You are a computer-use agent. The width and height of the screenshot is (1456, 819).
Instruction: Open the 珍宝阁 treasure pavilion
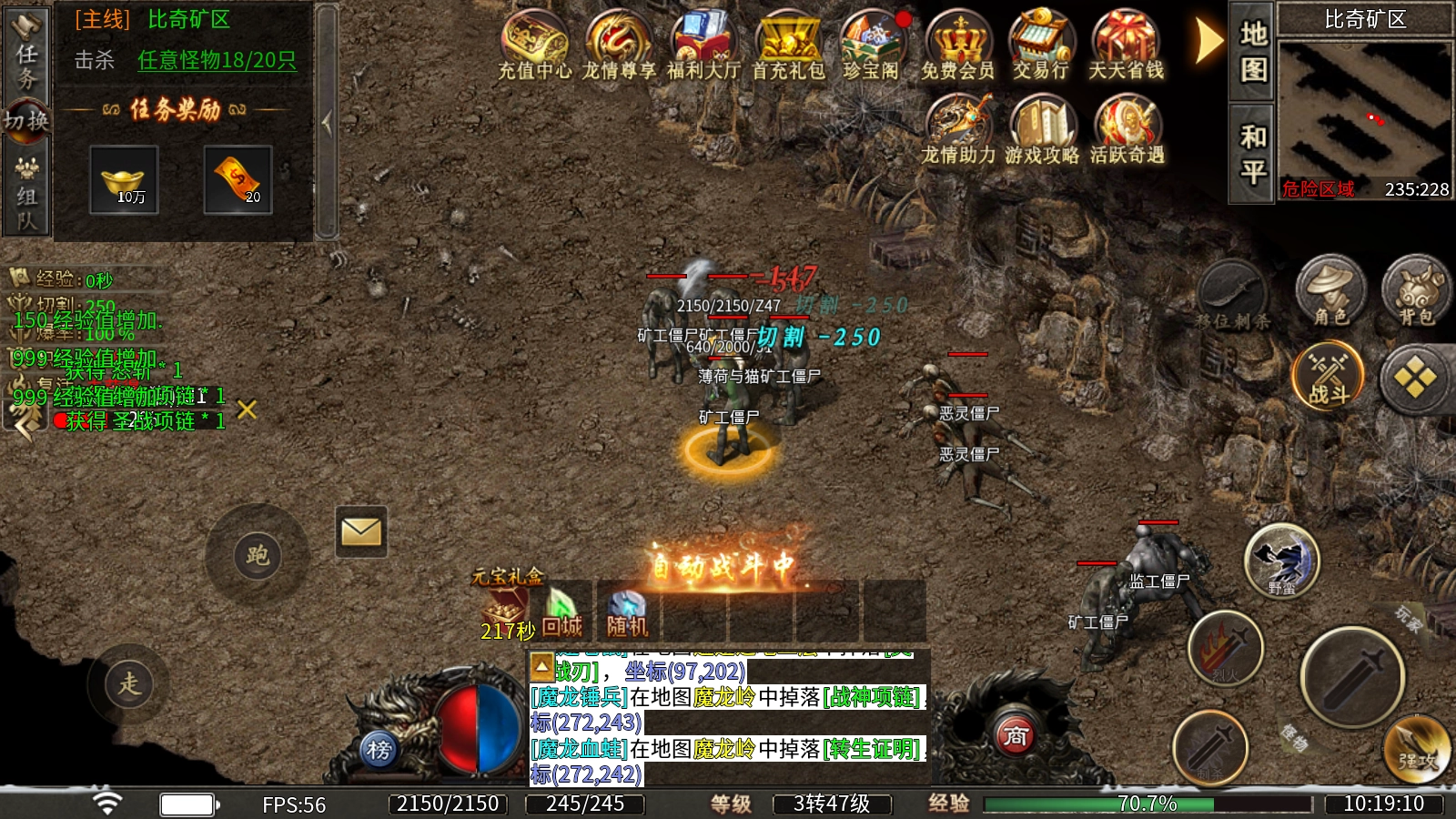872,45
